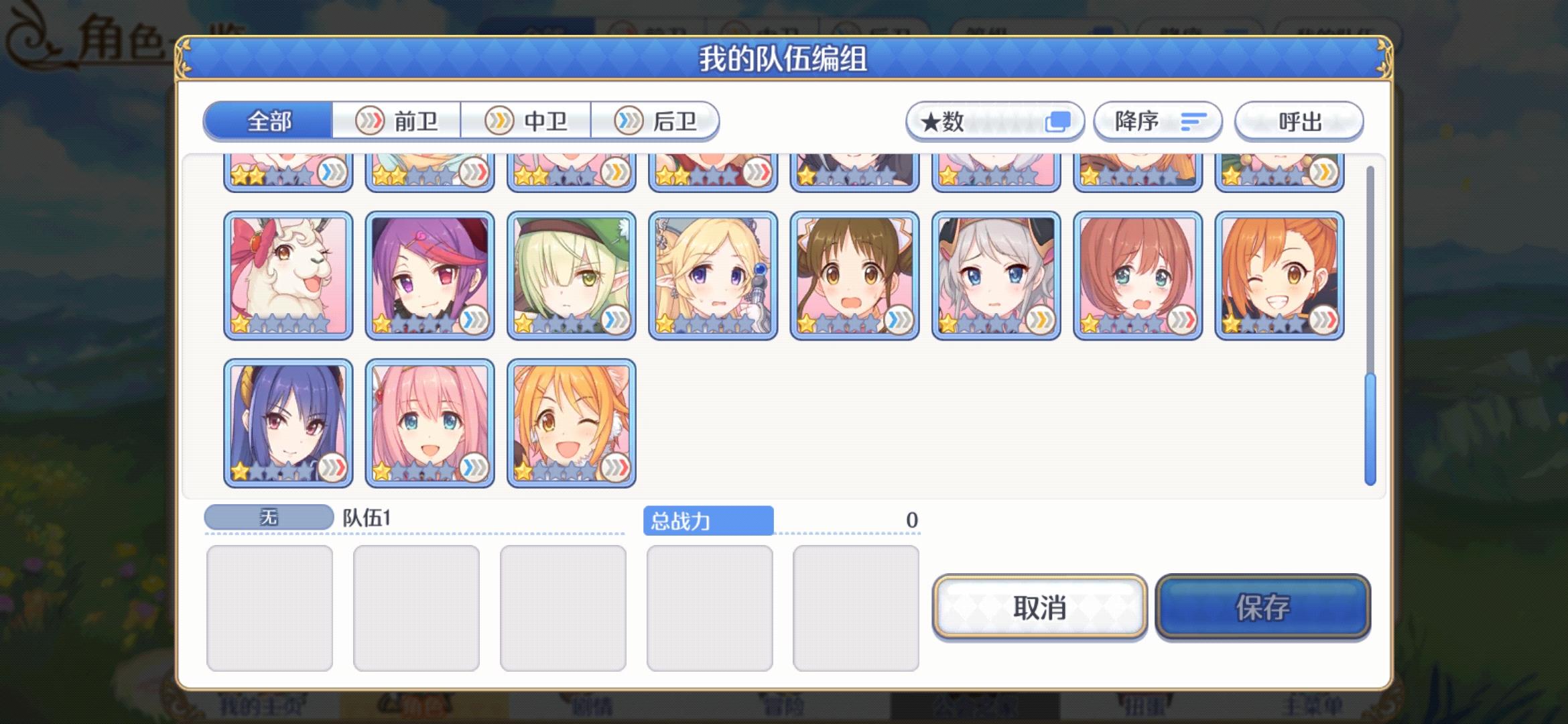This screenshot has height=724, width=1568.
Task: Expand the 中卫 midguard filter tab
Action: [529, 121]
